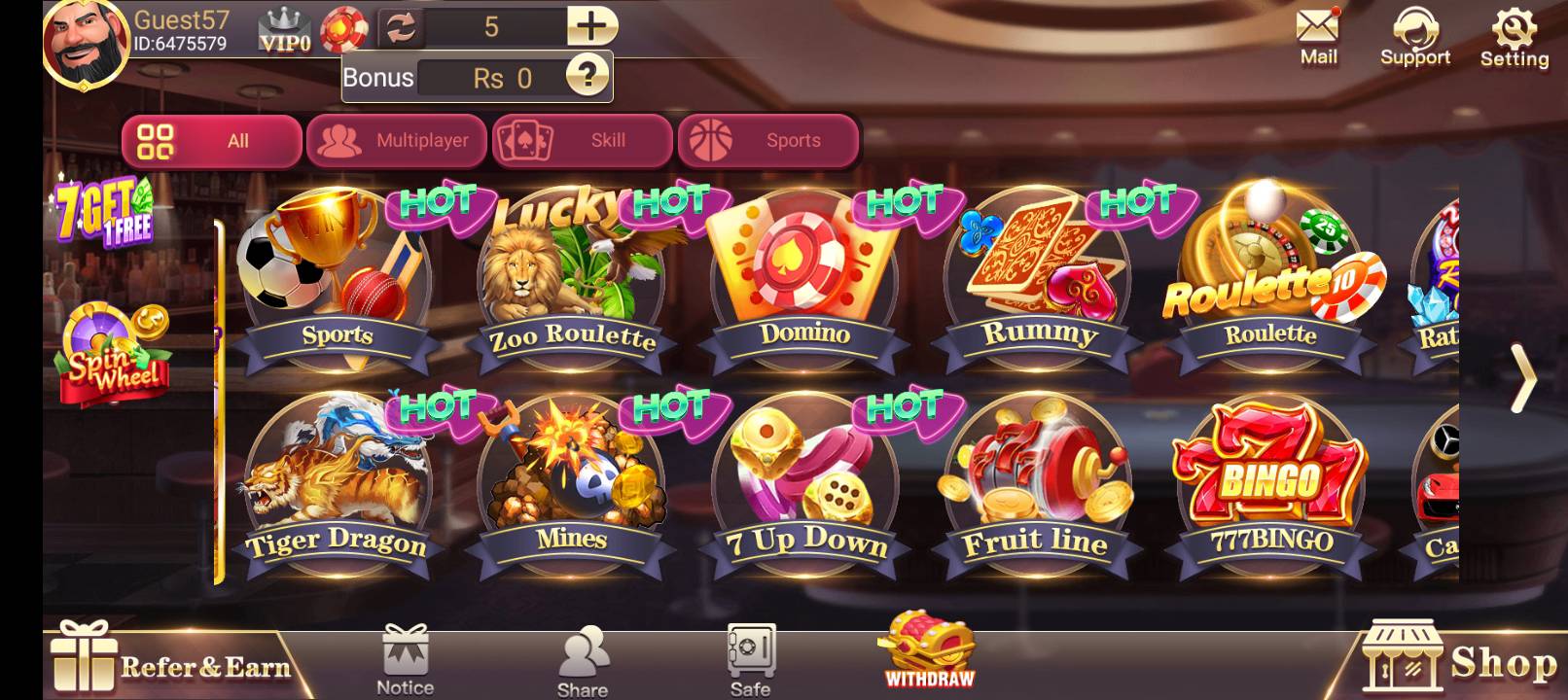Screen dimensions: 1568x700
Task: Open game Settings with the gear icon
Action: click(x=1514, y=29)
